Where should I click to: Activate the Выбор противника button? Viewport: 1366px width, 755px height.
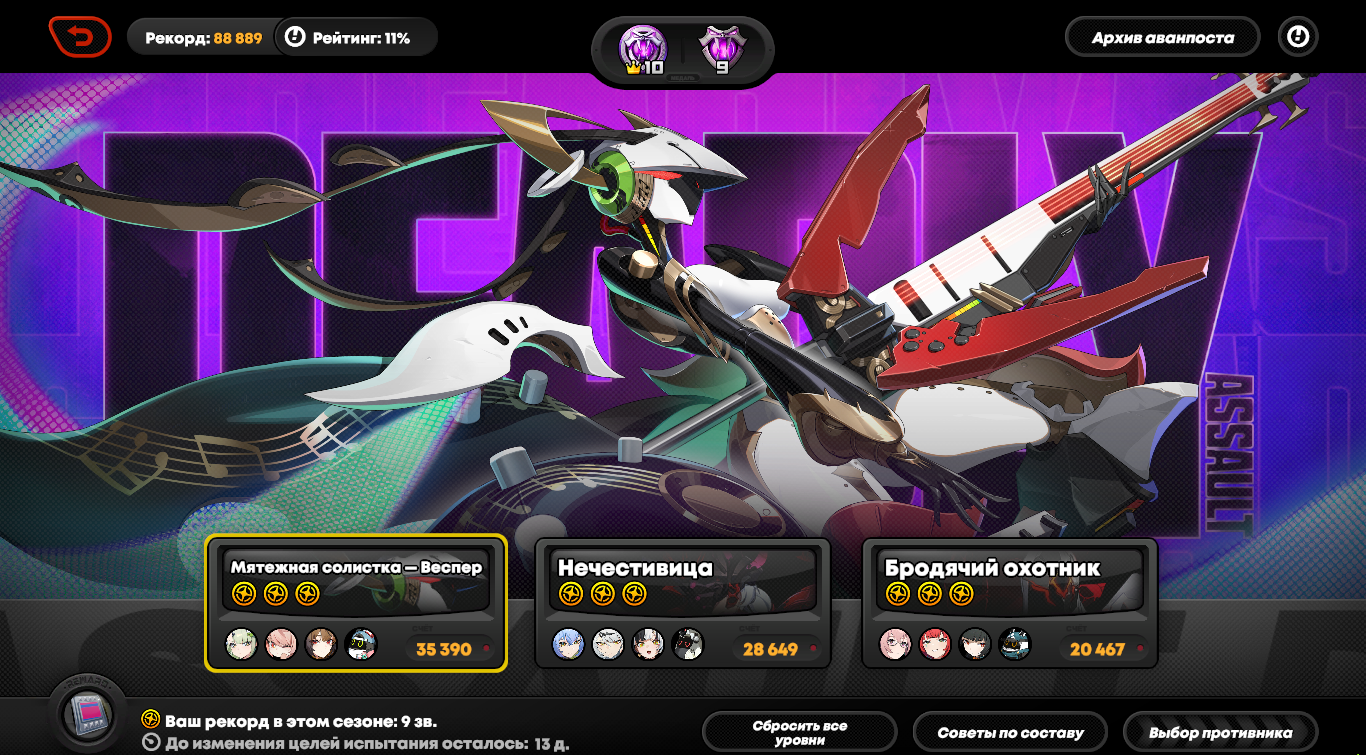(x=1220, y=733)
